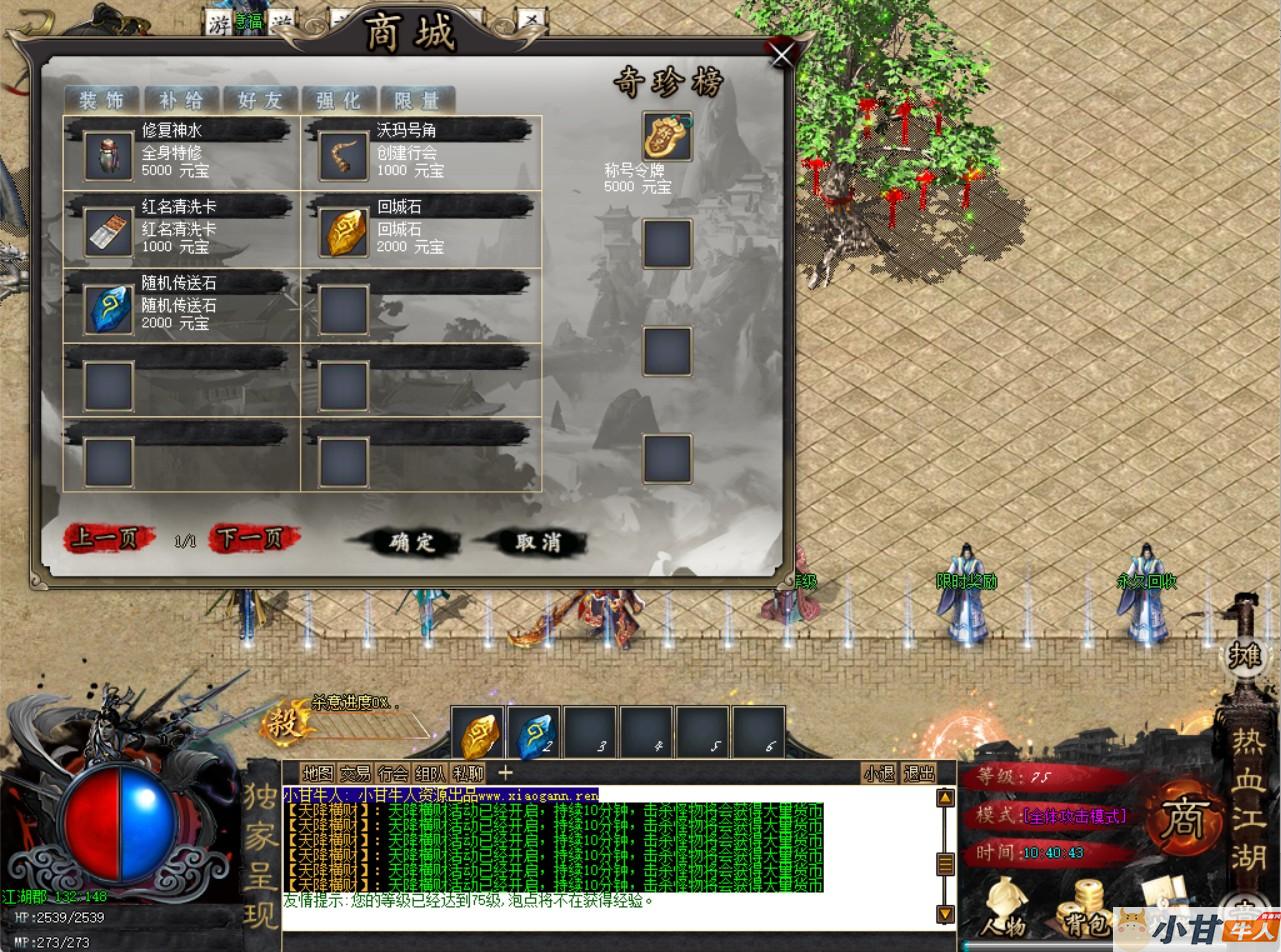Viewport: 1281px width, 952px height.
Task: Select the 好友 tab in the shop
Action: [x=259, y=100]
